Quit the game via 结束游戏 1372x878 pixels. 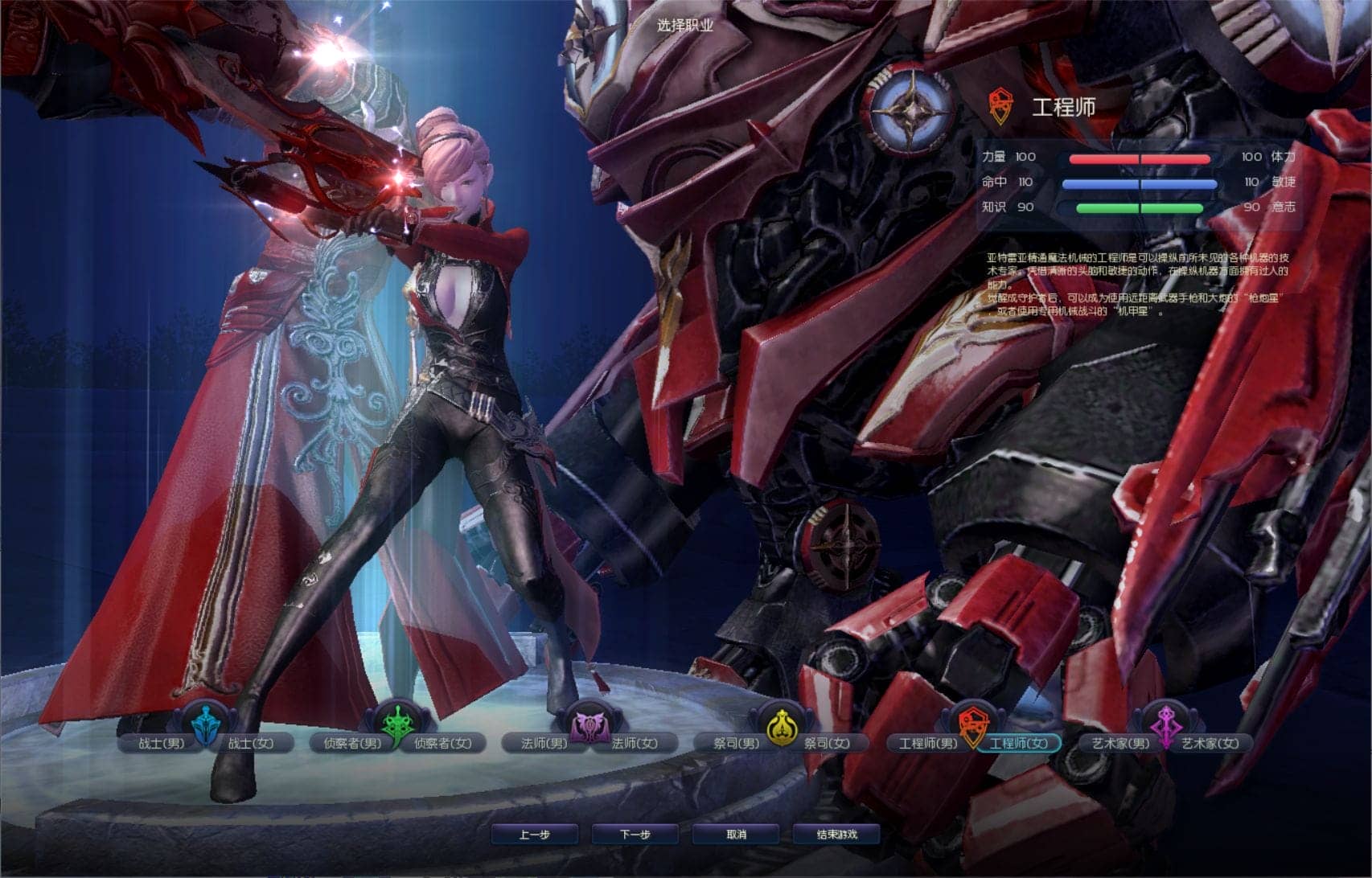837,835
